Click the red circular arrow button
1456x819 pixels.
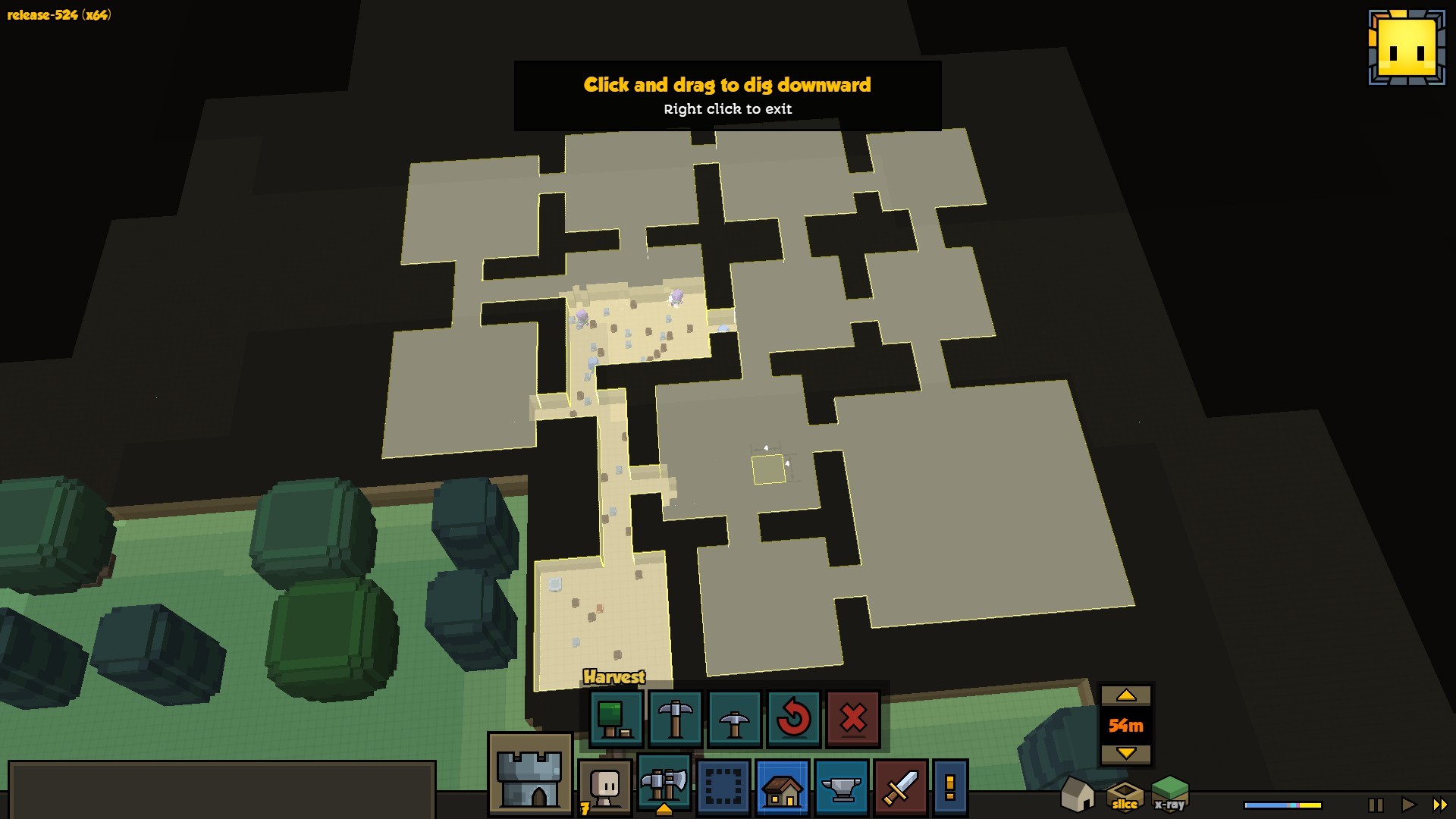793,718
